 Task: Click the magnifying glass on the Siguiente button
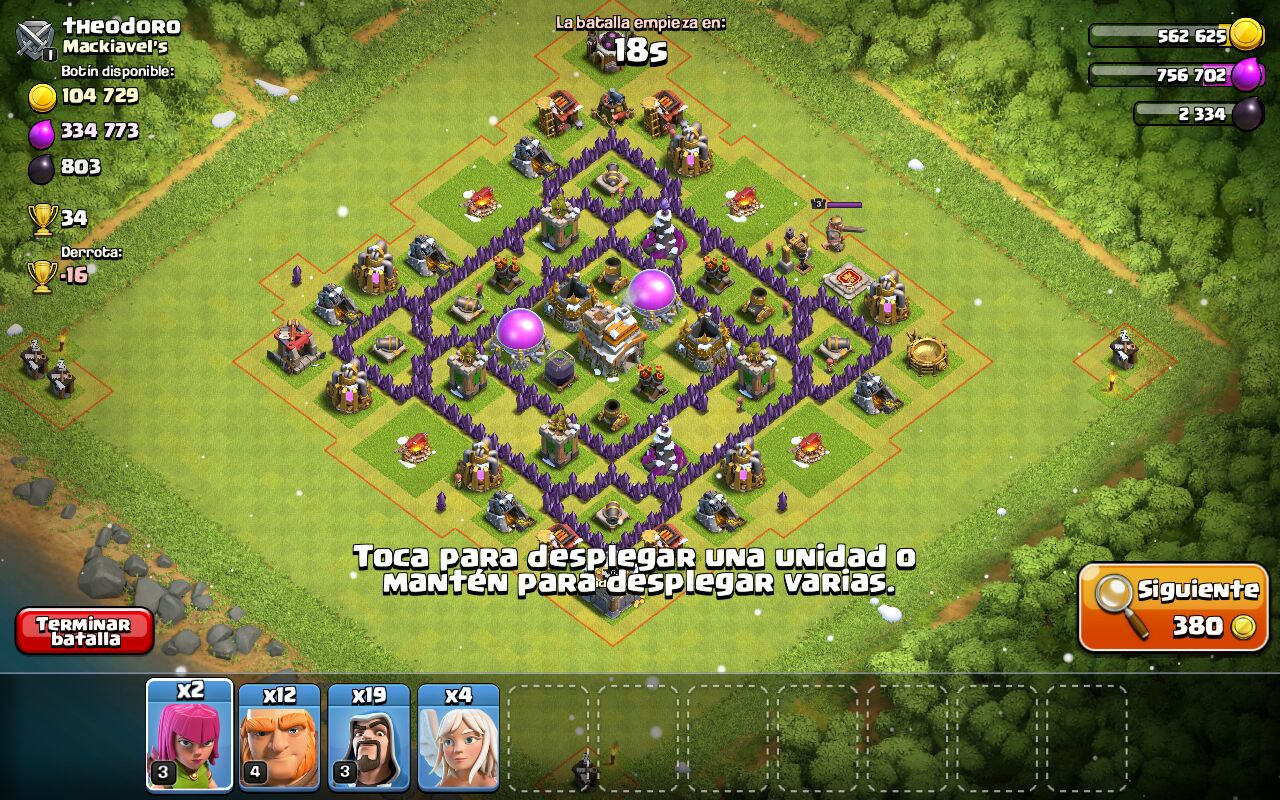pos(1113,588)
